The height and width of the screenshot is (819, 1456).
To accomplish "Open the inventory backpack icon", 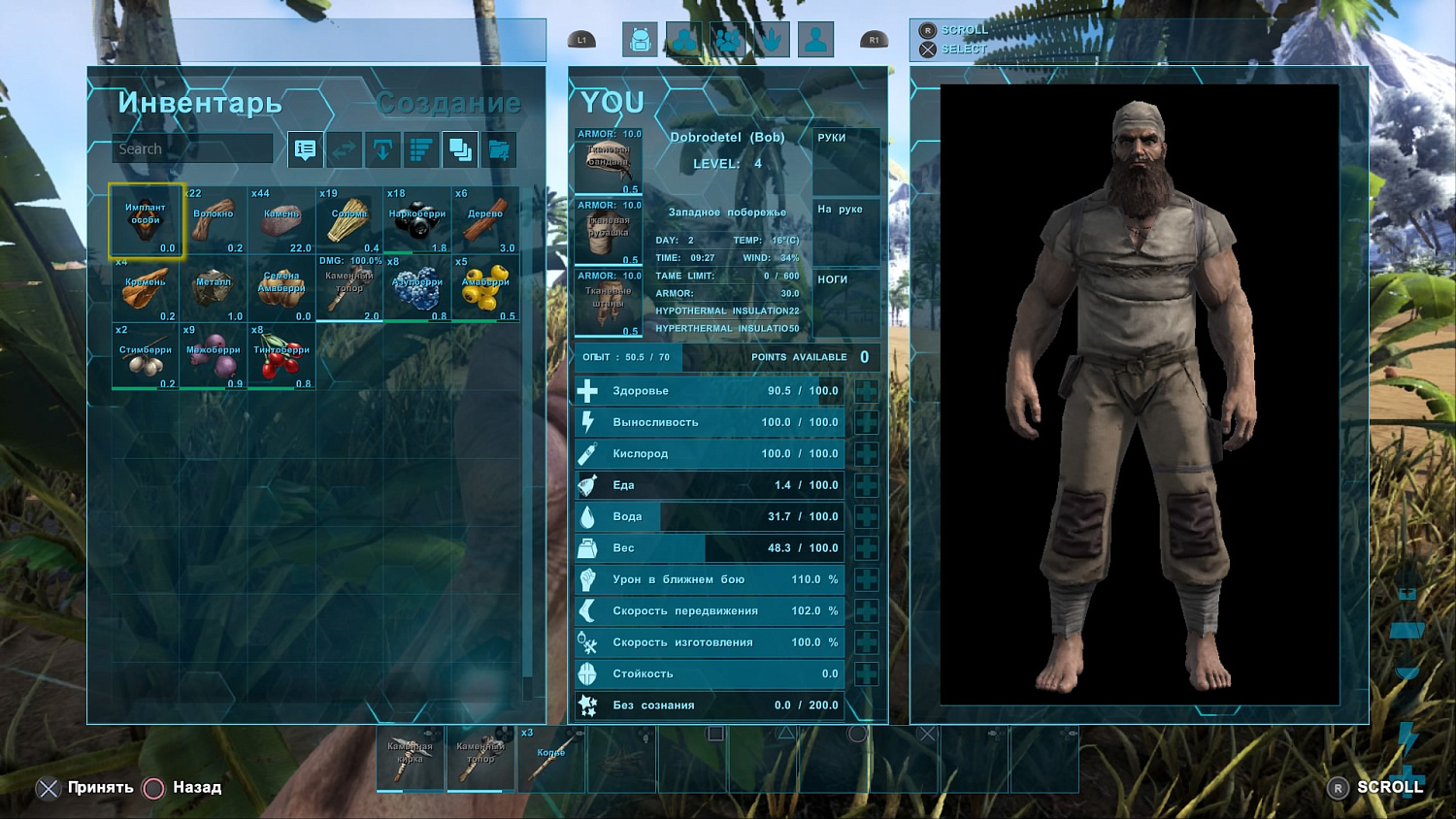I will 639,40.
